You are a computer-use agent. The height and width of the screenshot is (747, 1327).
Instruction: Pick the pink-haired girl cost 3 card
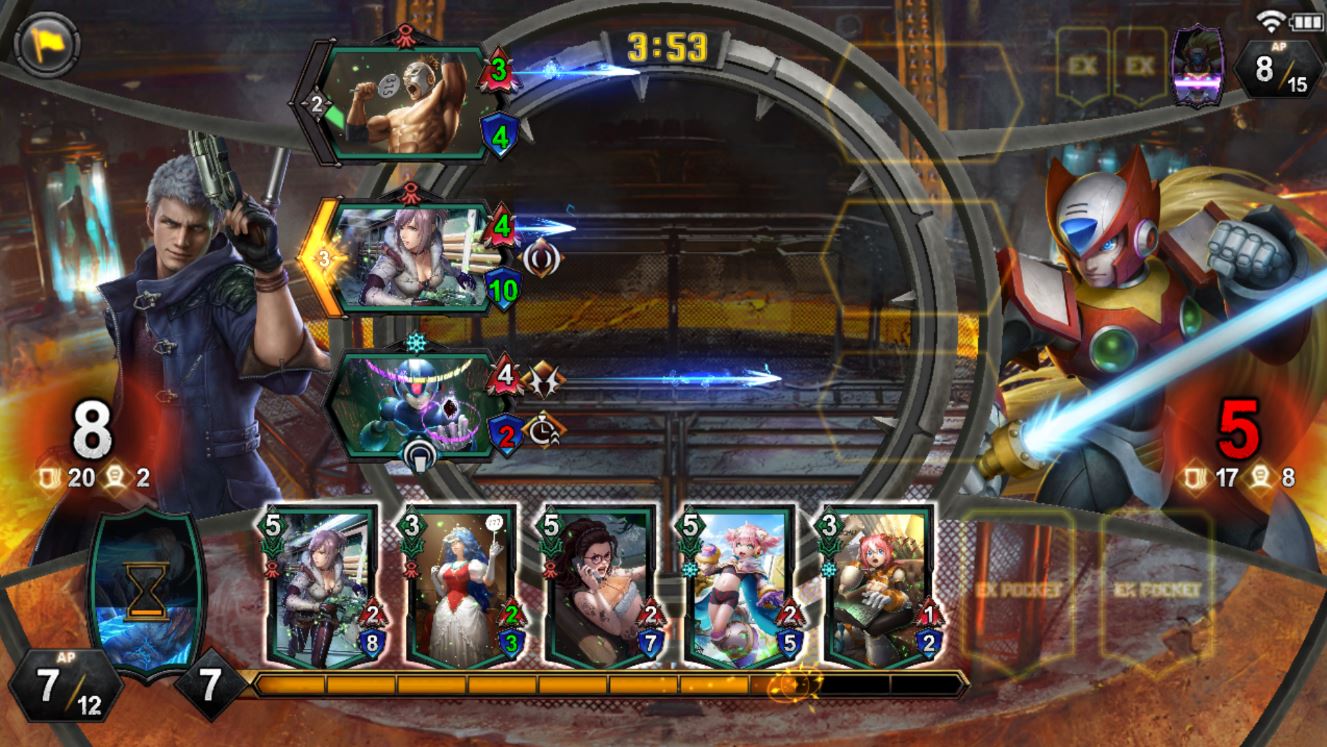click(x=878, y=587)
